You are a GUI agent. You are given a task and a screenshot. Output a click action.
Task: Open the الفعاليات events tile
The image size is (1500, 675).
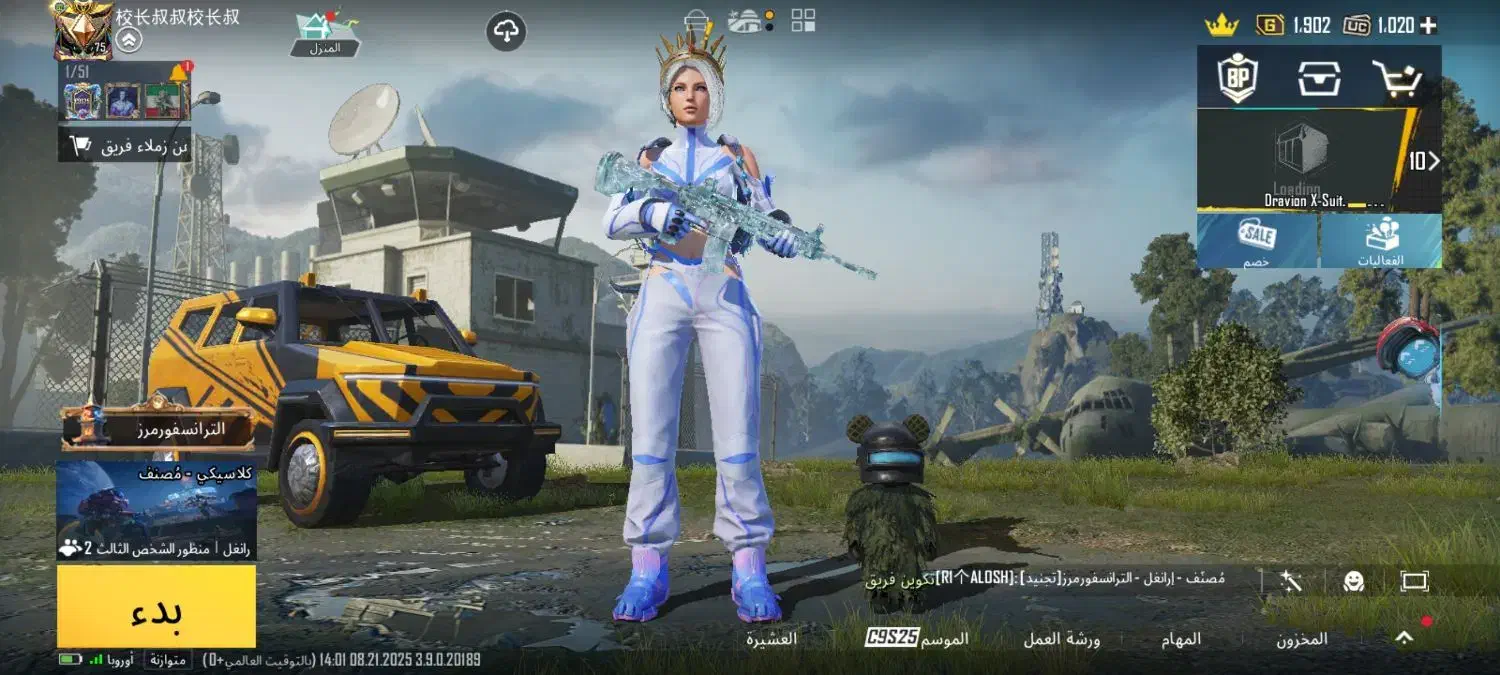(1381, 241)
